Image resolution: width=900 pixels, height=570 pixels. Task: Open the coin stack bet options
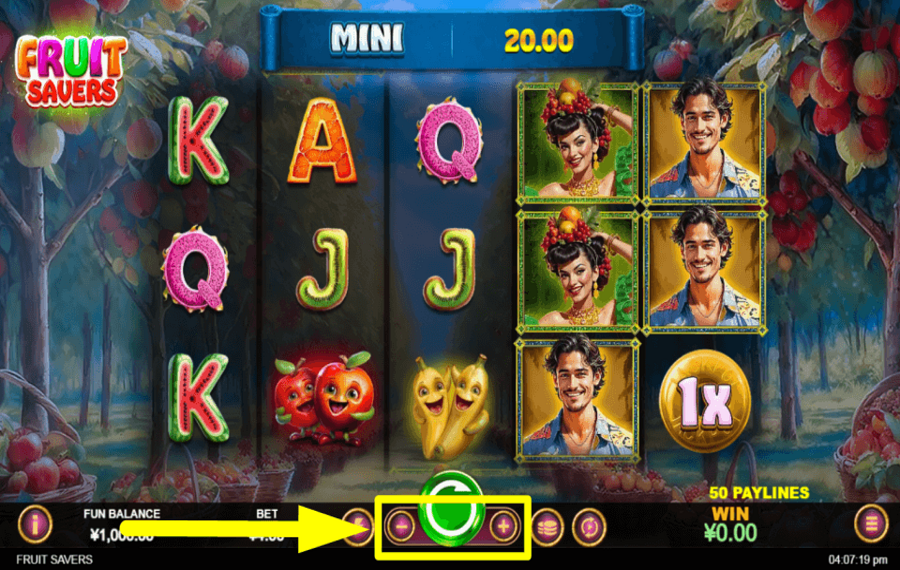click(547, 525)
